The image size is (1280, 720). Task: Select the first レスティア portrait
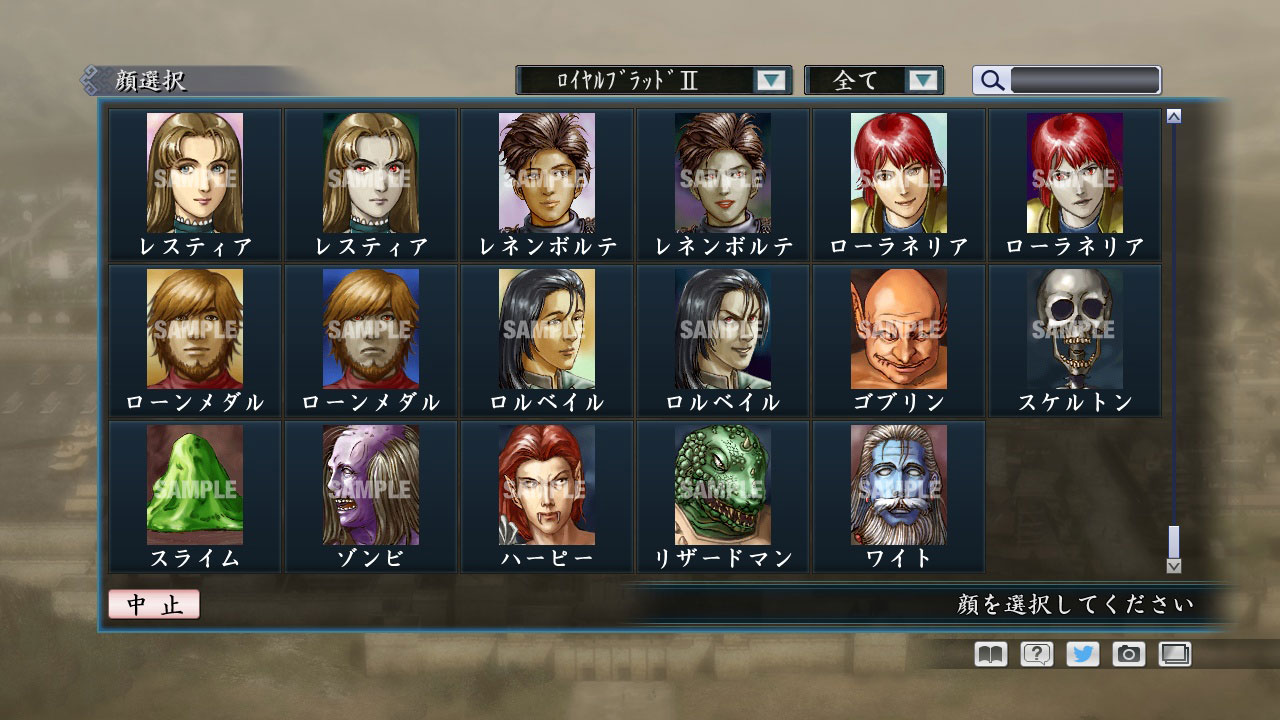coord(196,172)
